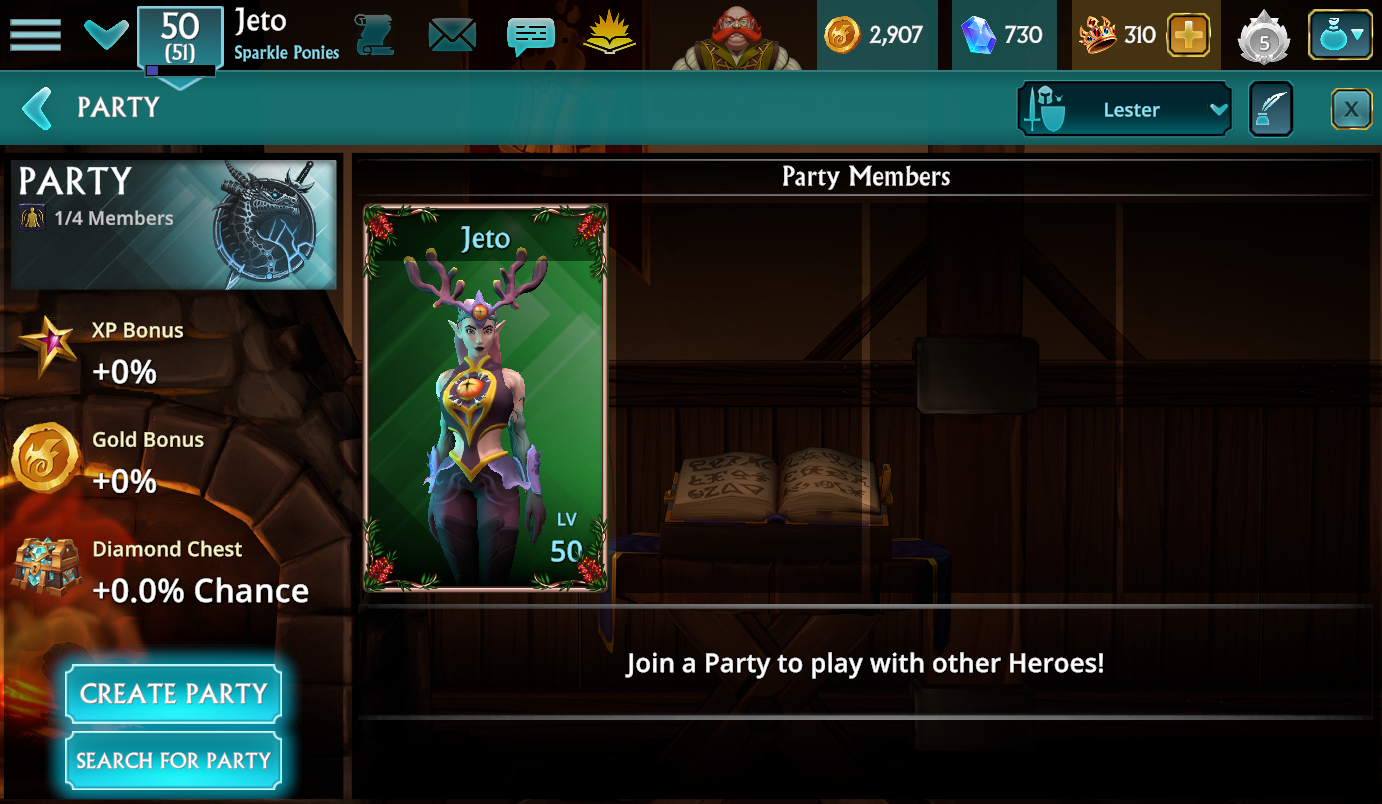Open the mail envelope inbox
Screen dimensions: 1382x804
[452, 35]
